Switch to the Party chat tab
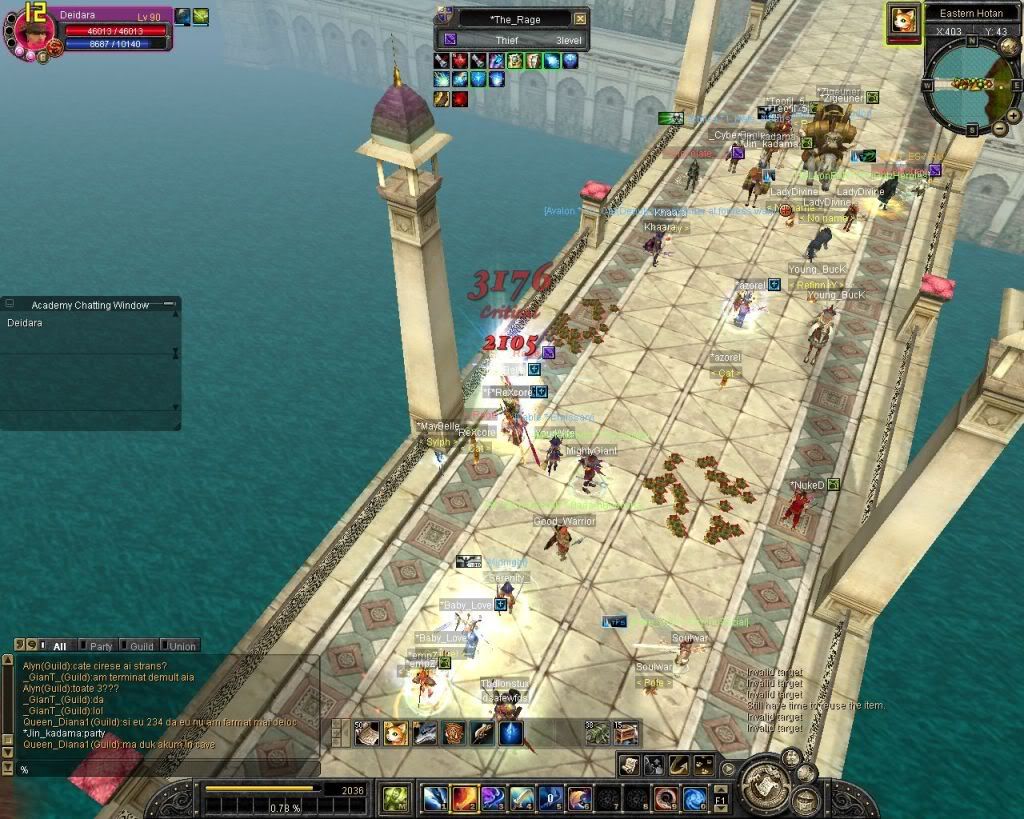Viewport: 1024px width, 819px height. 100,646
